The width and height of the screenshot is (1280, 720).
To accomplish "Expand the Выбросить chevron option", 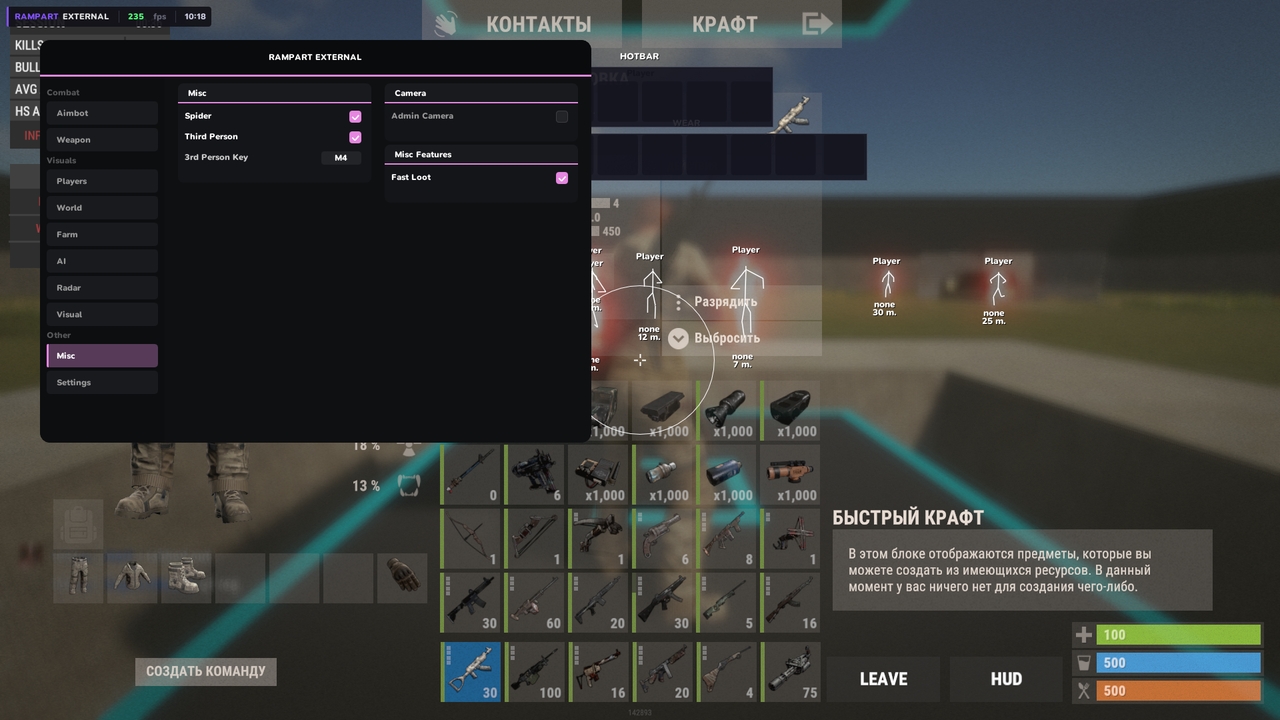I will pyautogui.click(x=678, y=338).
